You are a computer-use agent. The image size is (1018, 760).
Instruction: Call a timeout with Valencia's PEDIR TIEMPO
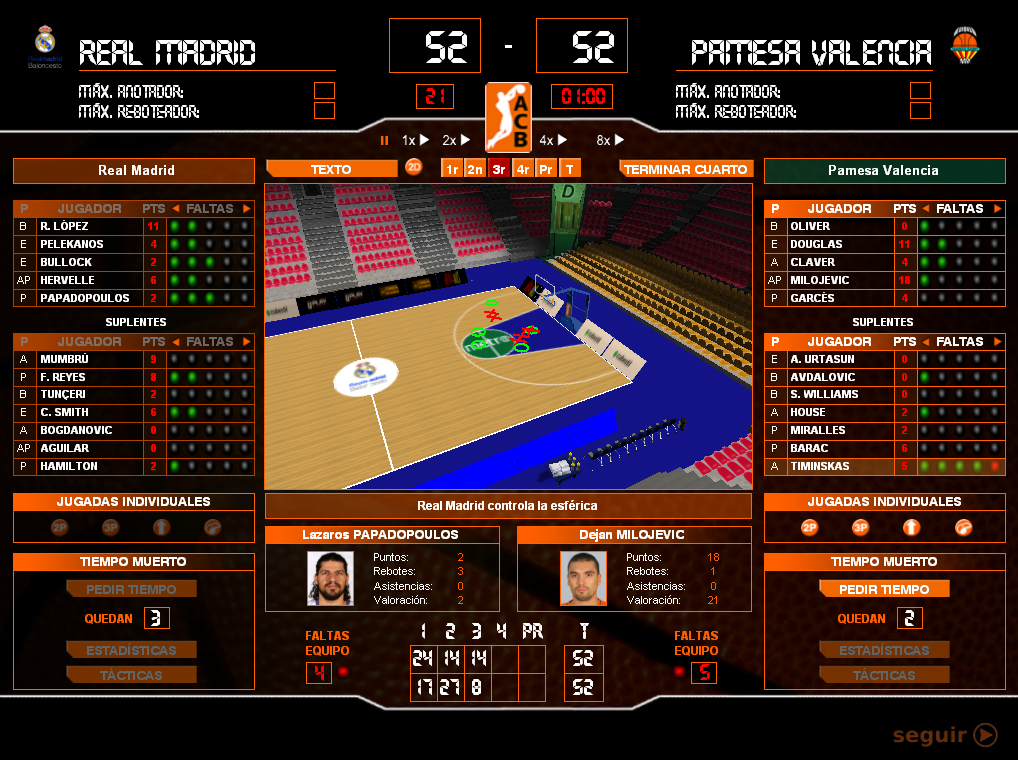pos(883,590)
